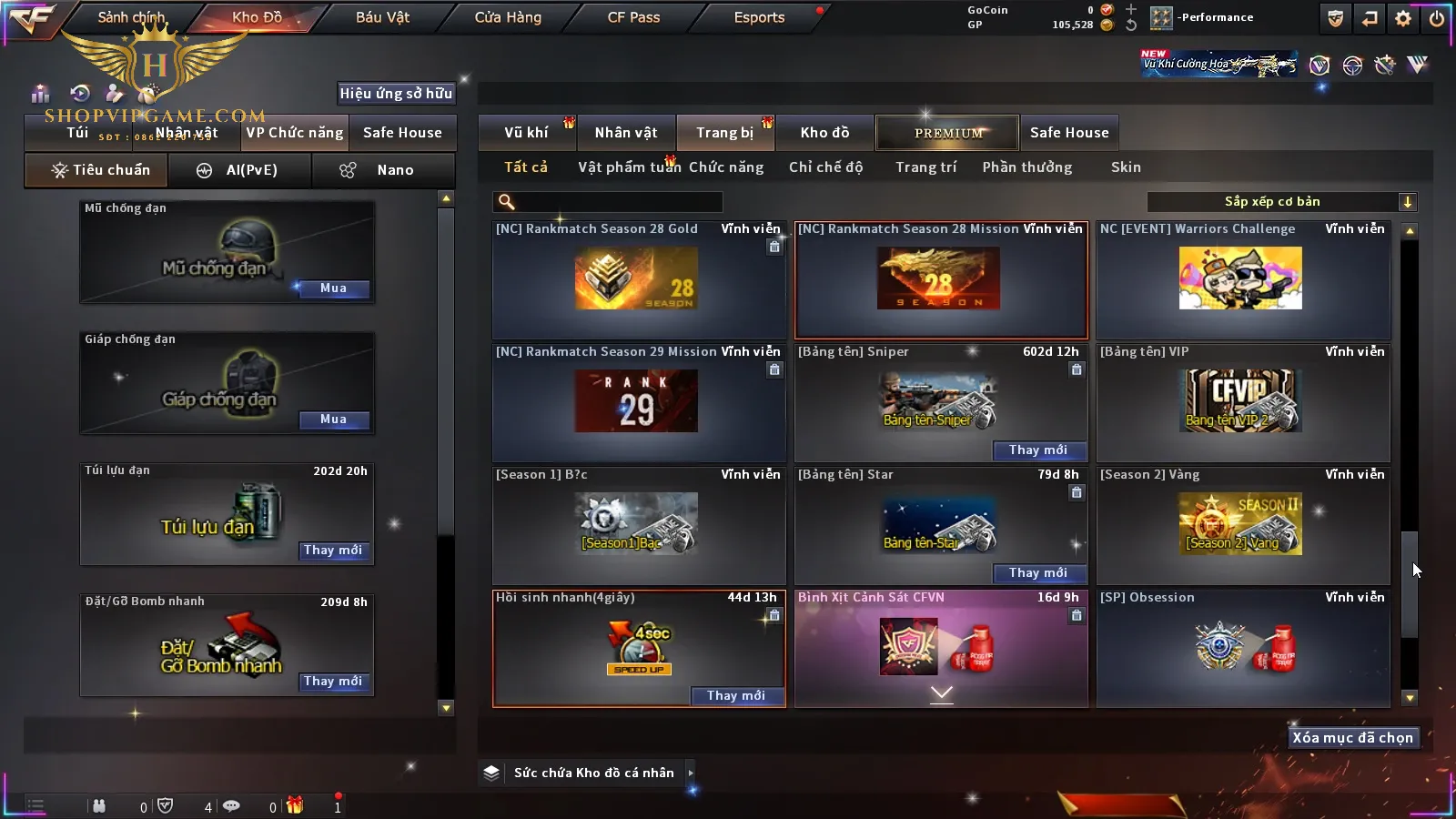Choose the Skin sub-category
Viewport: 1456px width, 819px height.
[1126, 167]
